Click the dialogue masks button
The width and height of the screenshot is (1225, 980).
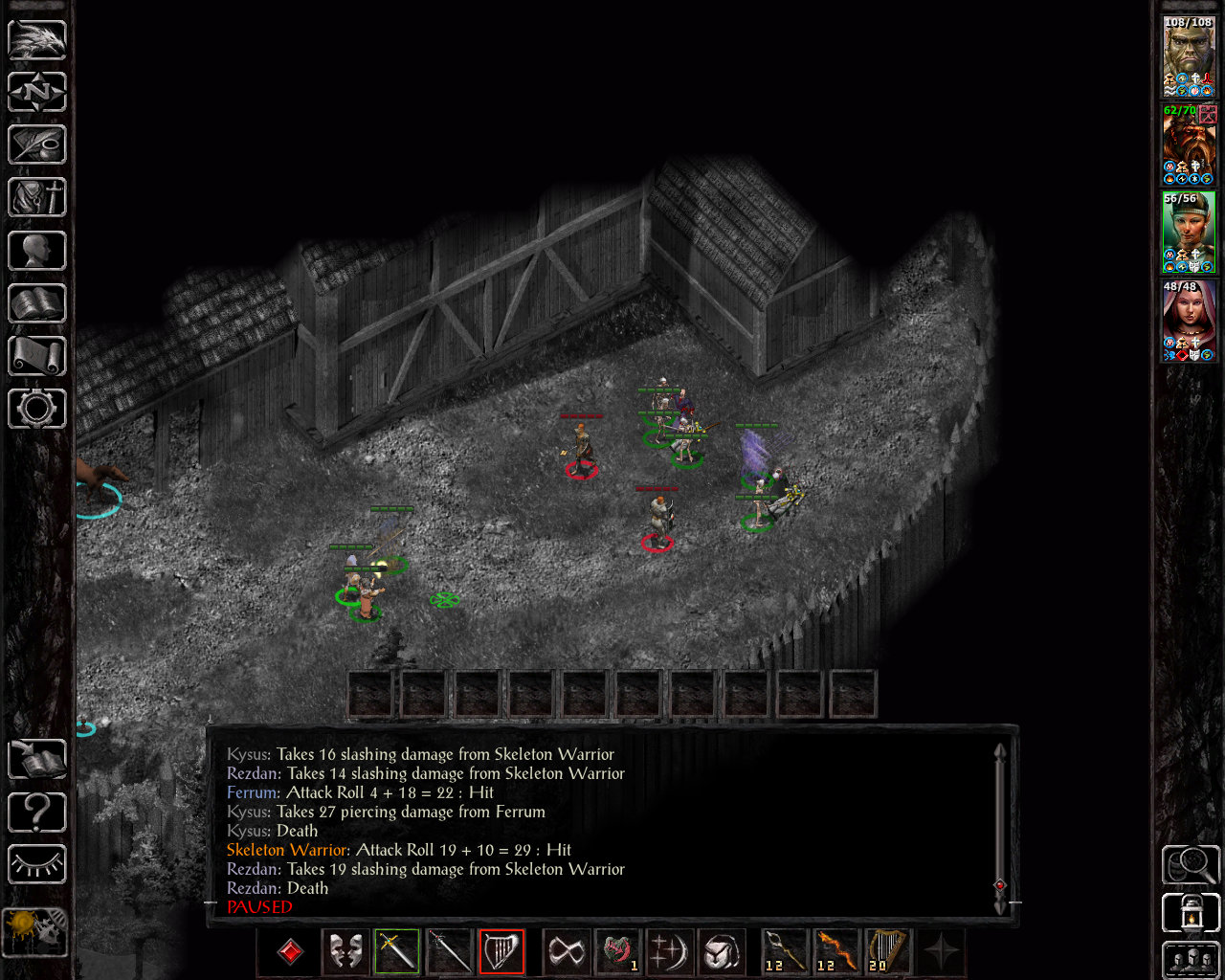345,951
